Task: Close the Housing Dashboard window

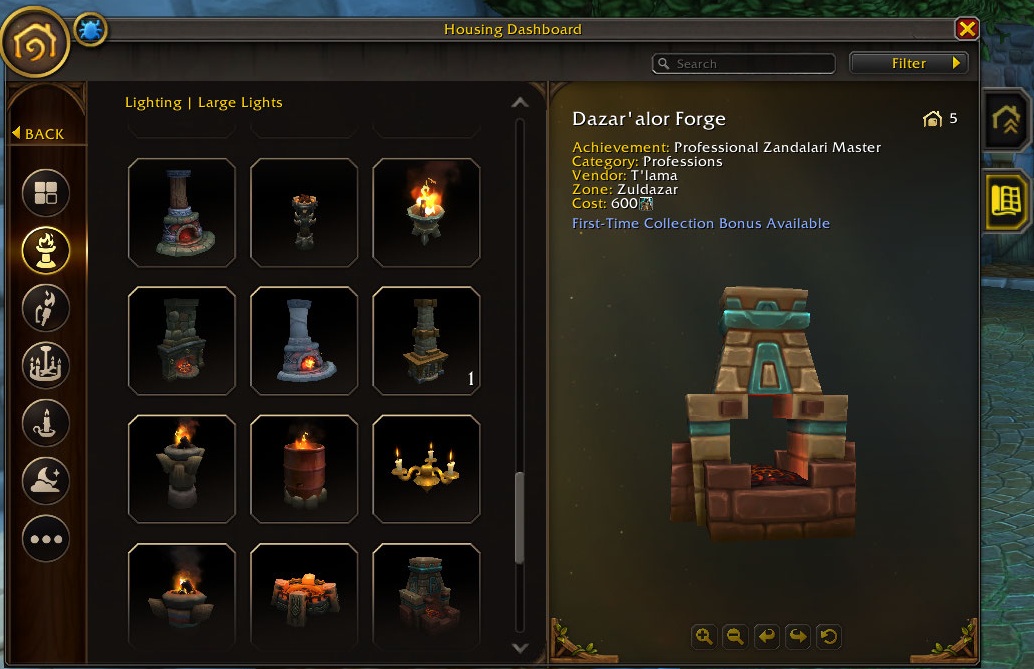Action: point(966,29)
